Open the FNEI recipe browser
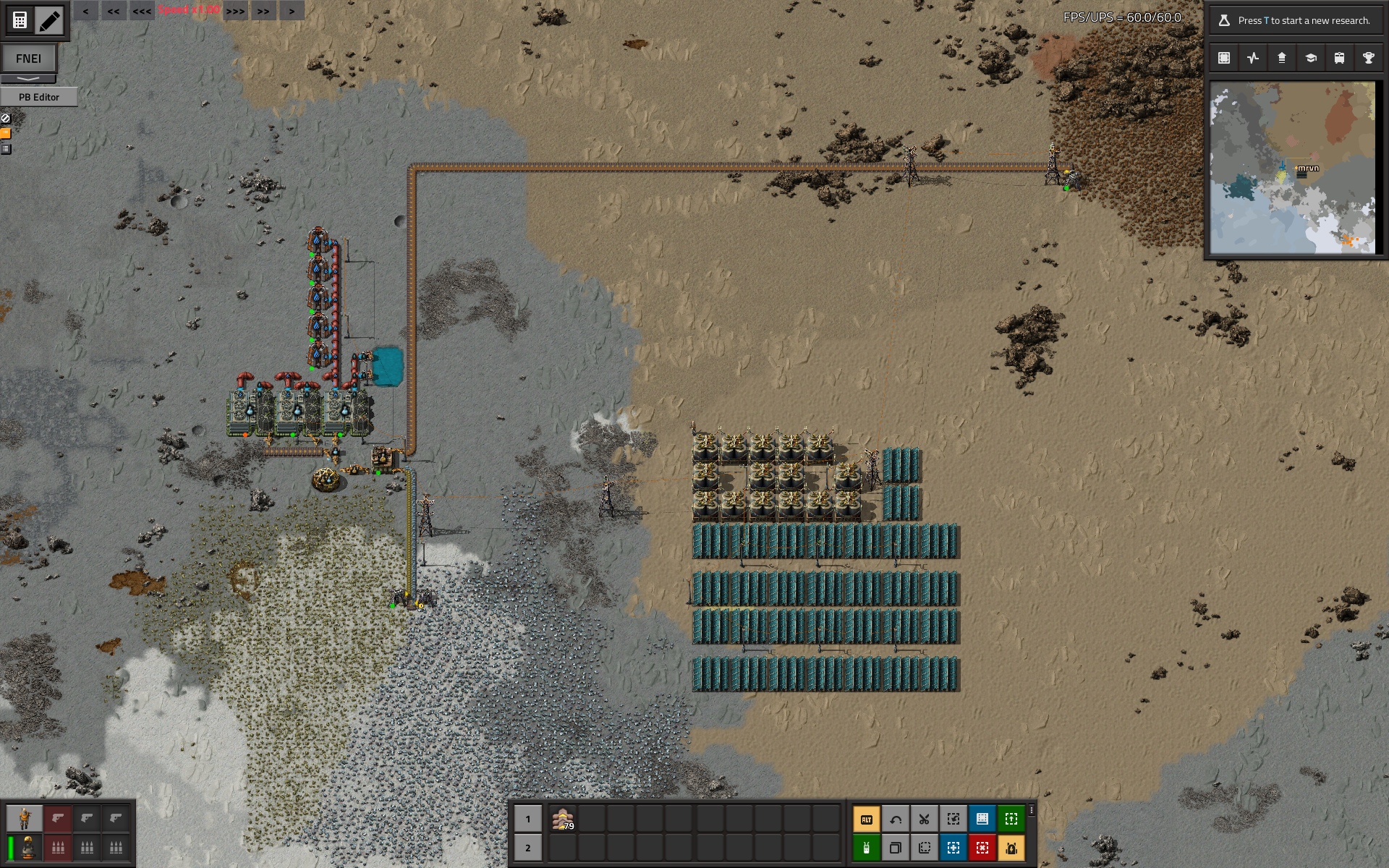The width and height of the screenshot is (1389, 868). 28,59
